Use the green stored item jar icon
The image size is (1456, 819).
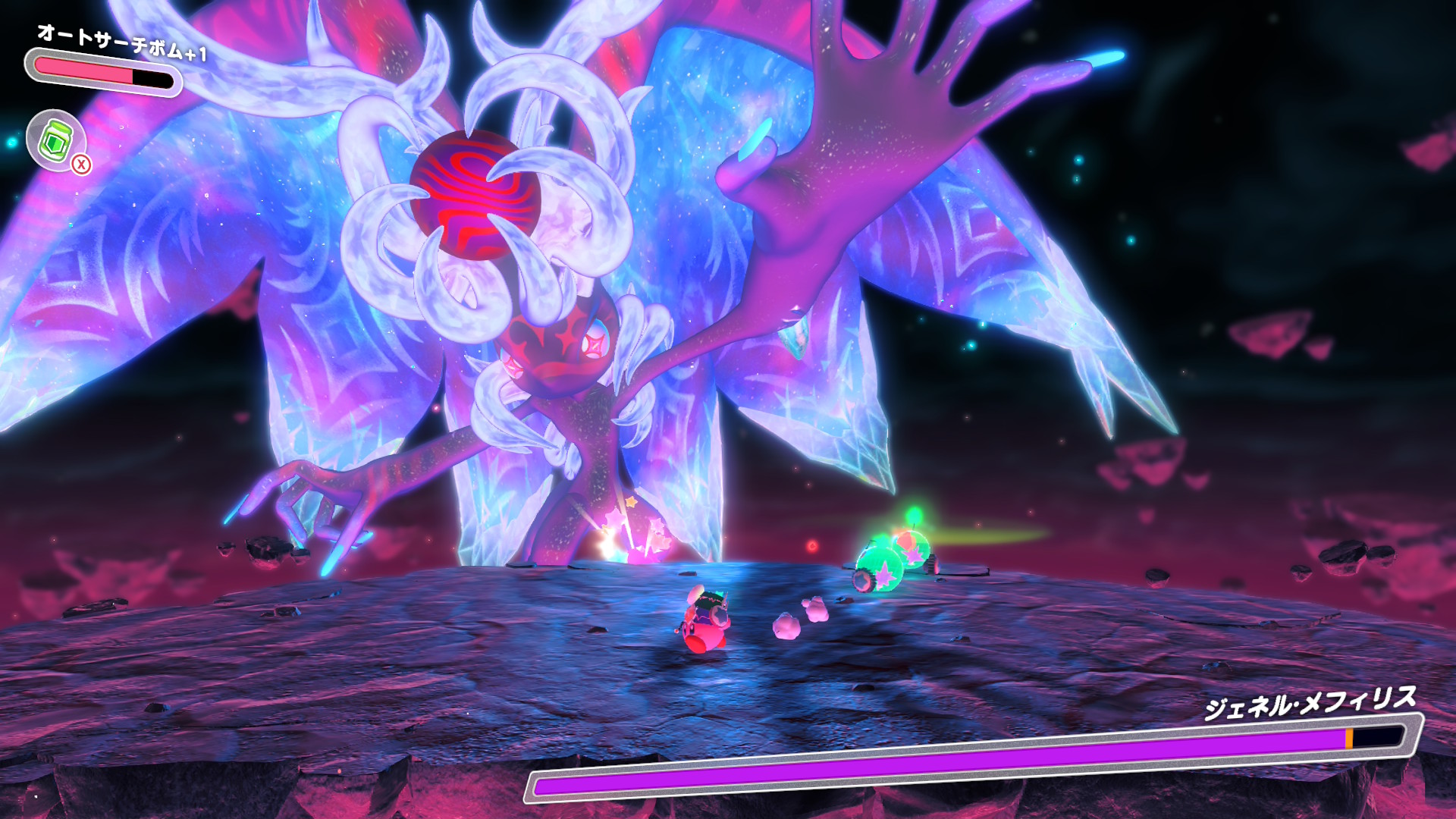(55, 139)
